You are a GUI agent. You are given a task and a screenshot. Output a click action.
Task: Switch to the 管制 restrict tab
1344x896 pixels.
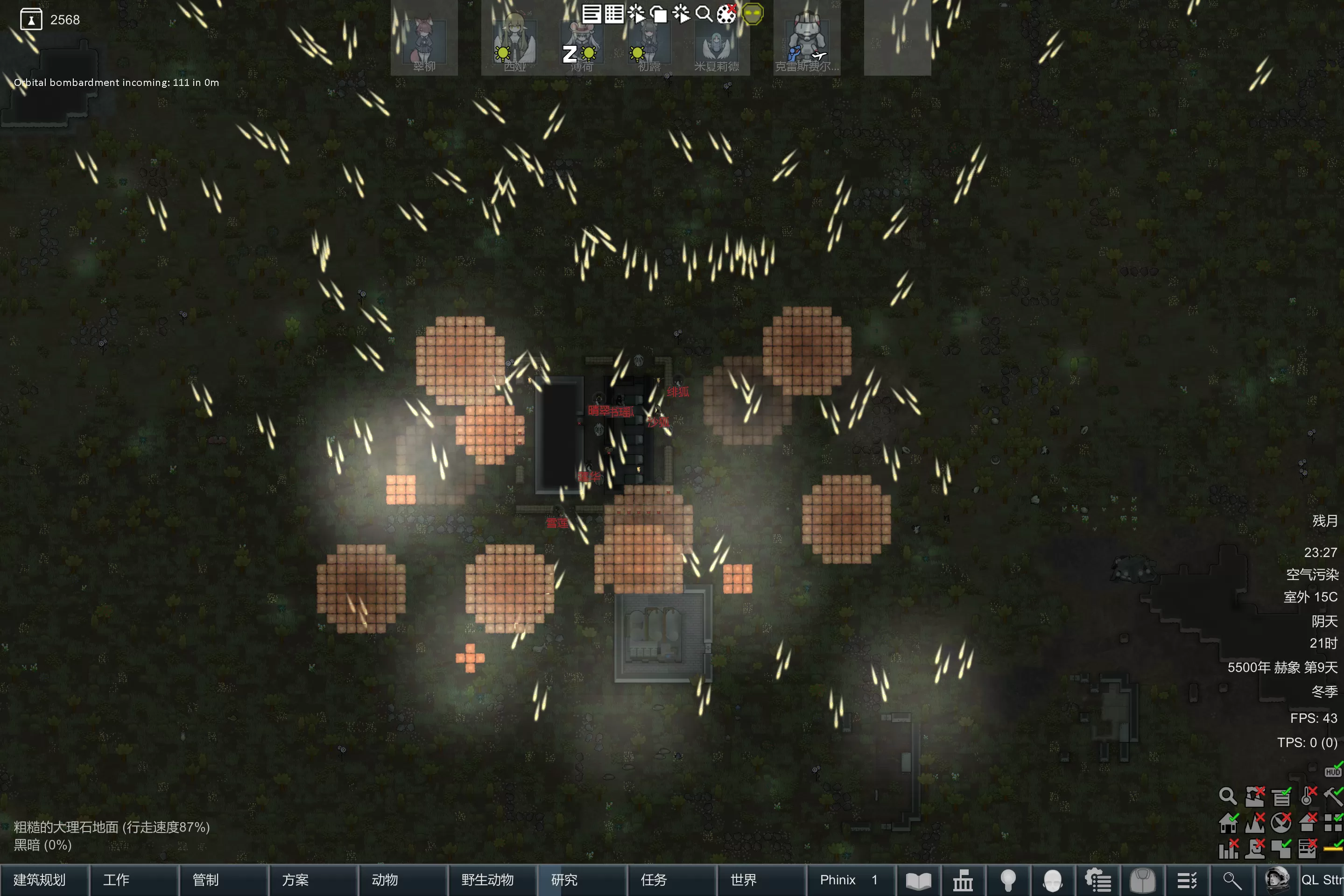pyautogui.click(x=205, y=880)
